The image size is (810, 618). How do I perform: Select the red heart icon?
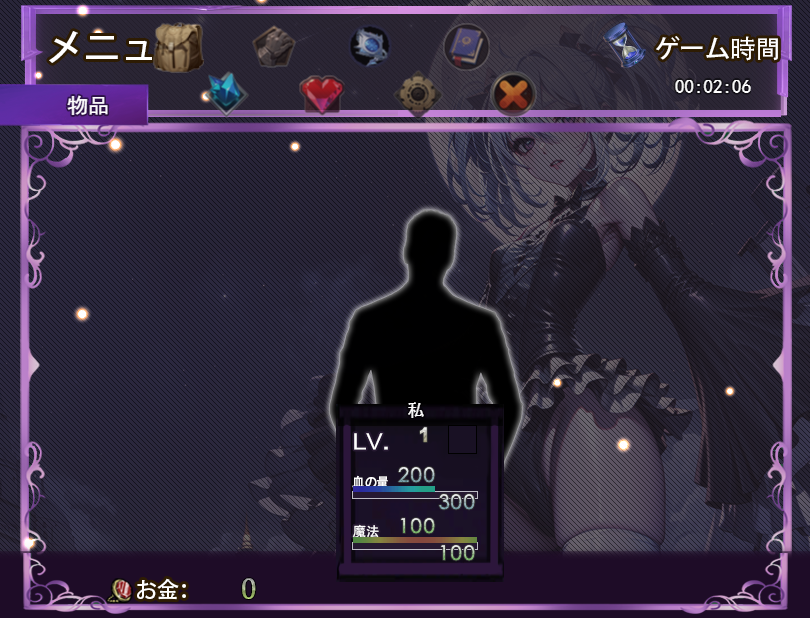(321, 94)
